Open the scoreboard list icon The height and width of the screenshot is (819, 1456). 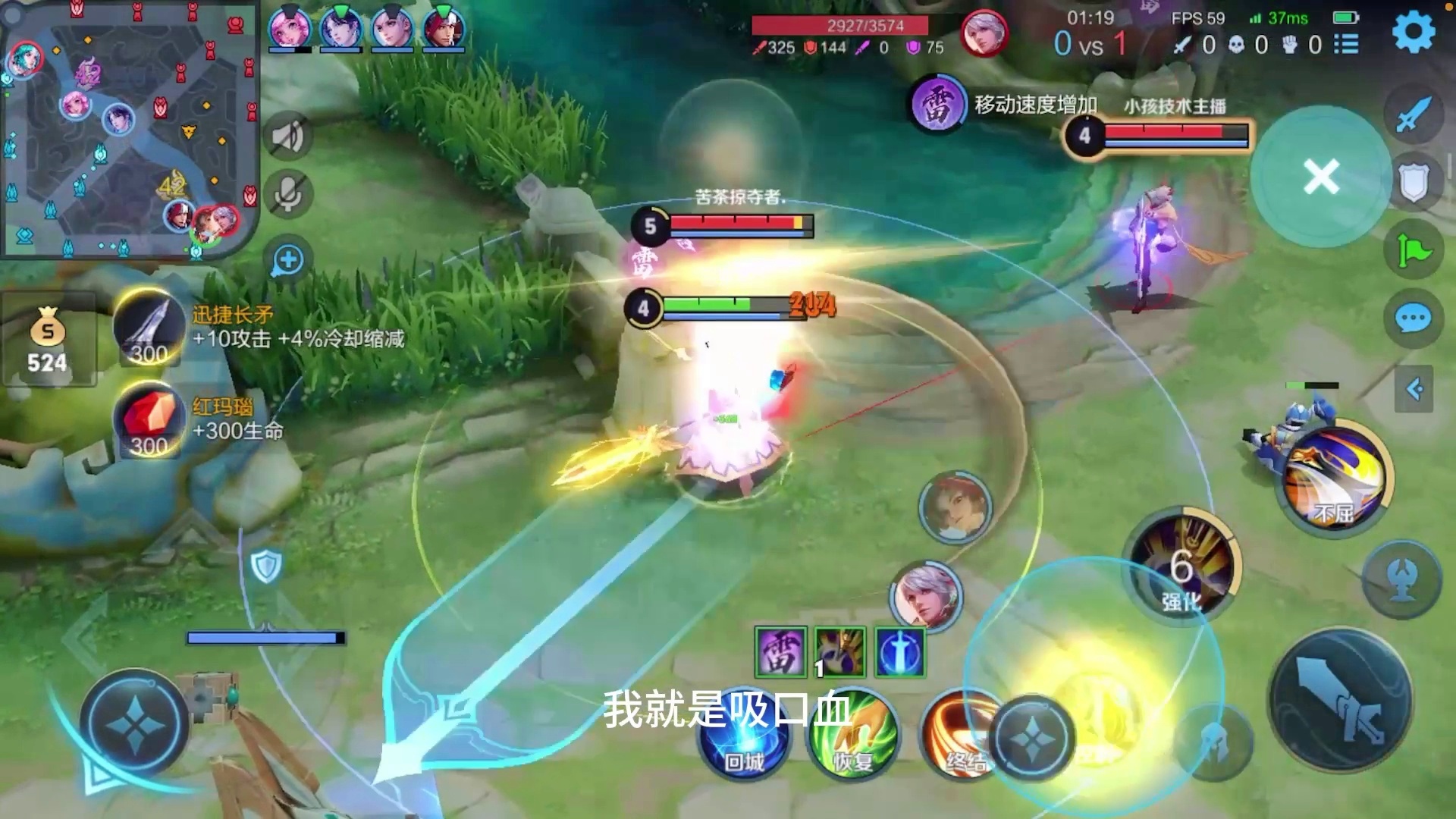1346,45
